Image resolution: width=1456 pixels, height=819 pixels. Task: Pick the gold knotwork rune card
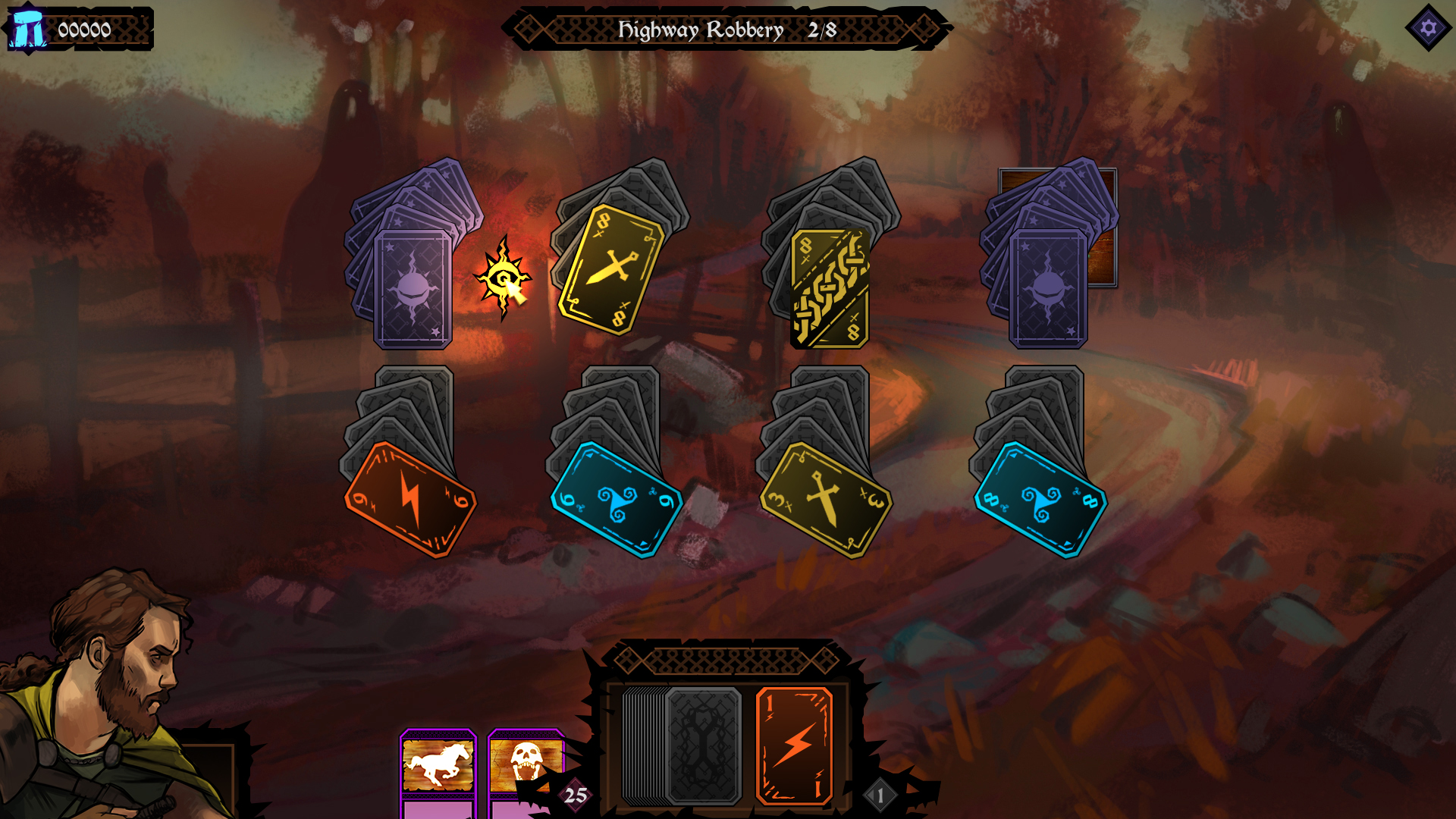click(830, 286)
